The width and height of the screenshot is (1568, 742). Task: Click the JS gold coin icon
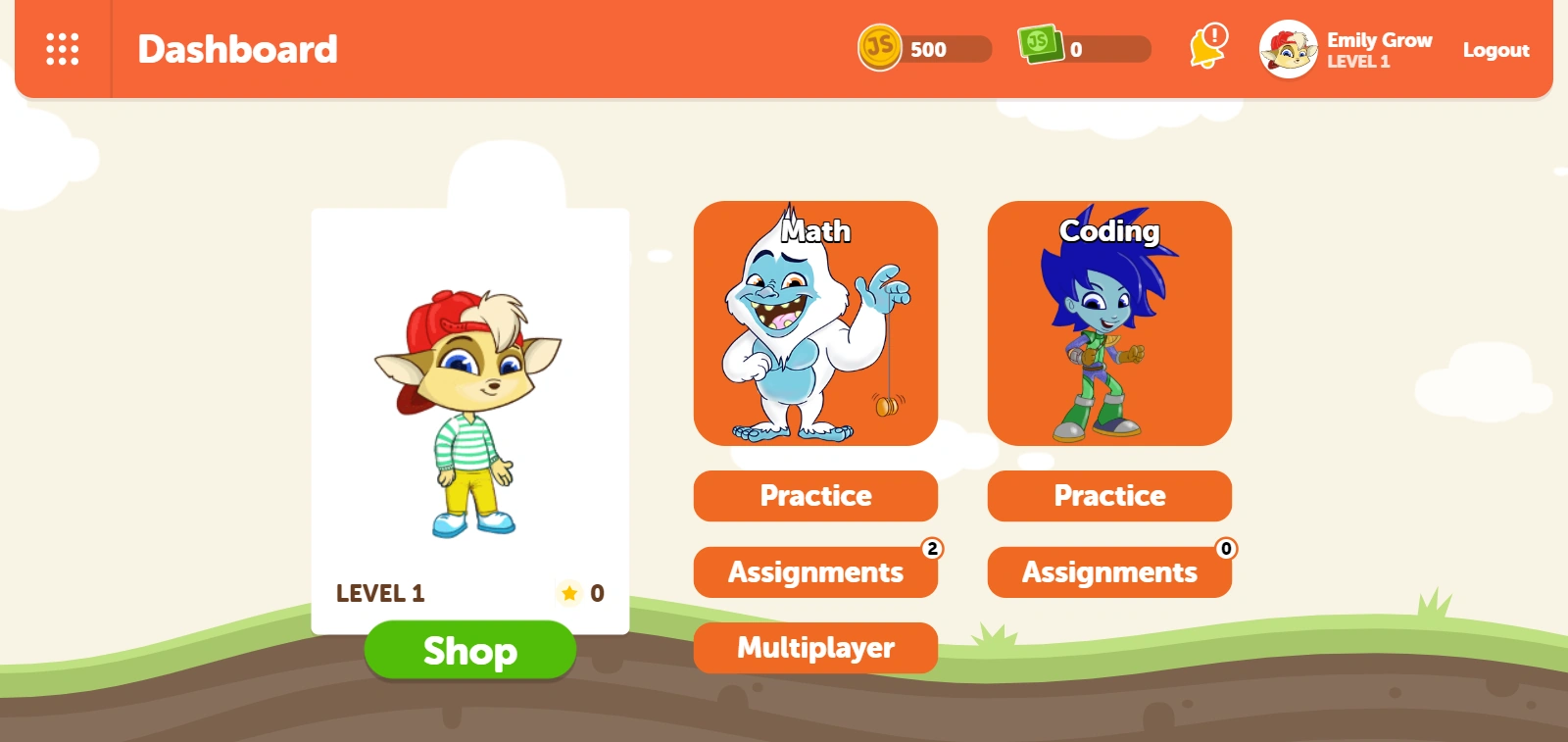(879, 48)
